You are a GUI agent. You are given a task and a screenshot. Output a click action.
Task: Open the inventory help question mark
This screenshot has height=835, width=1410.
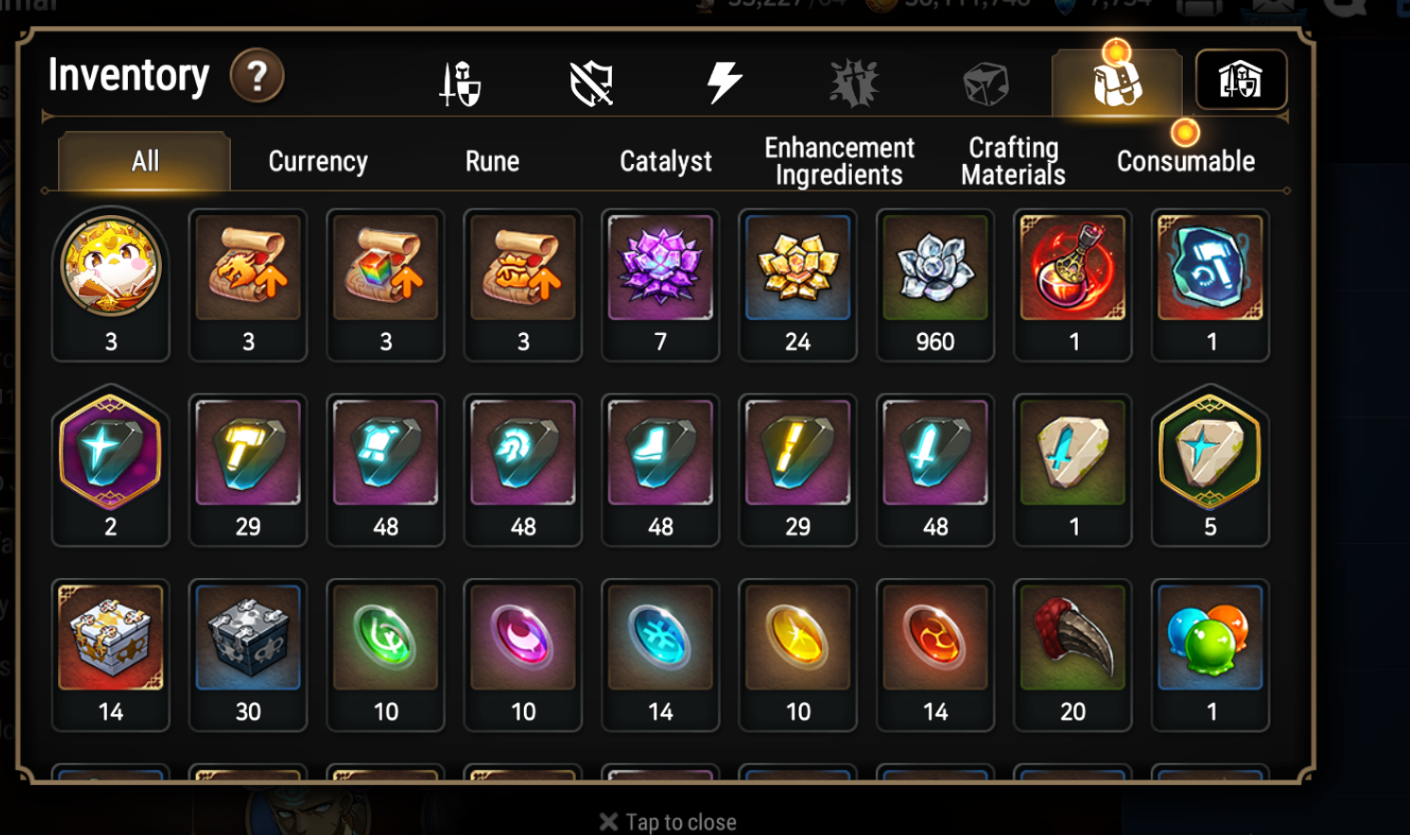point(257,76)
